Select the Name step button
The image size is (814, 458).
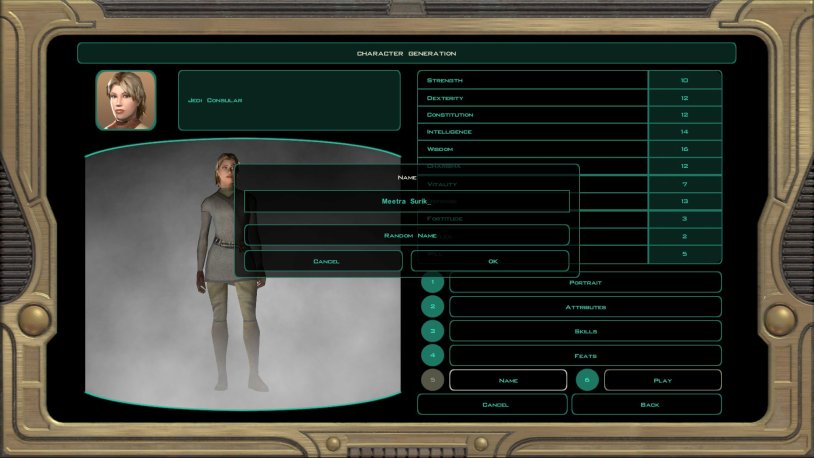pos(508,380)
